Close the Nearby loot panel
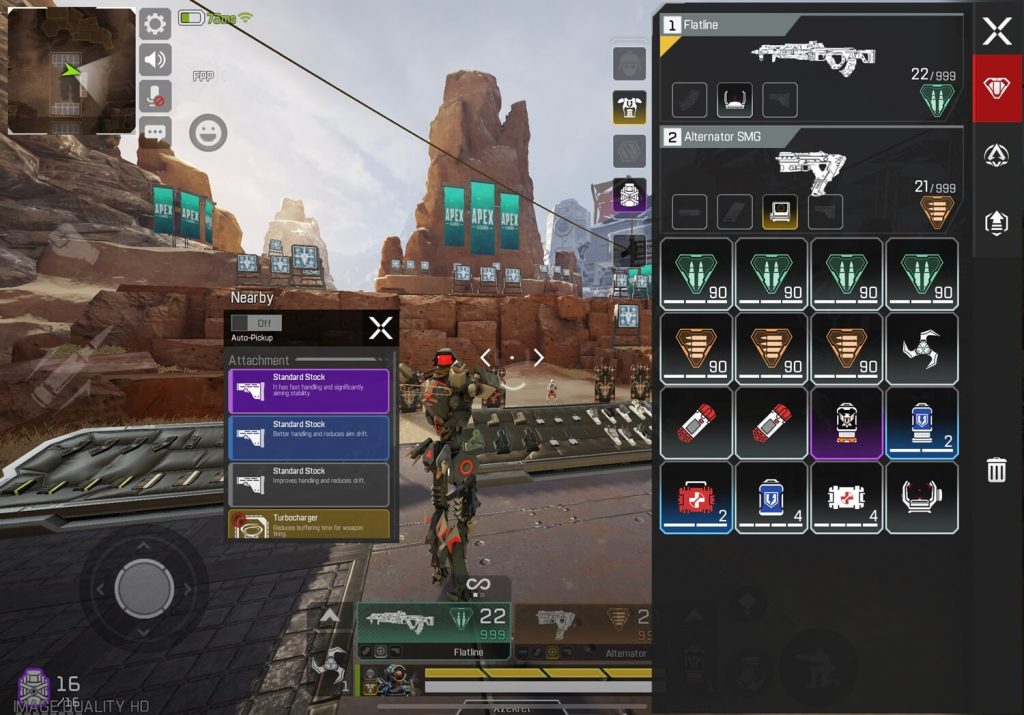The height and width of the screenshot is (715, 1024). pos(380,328)
